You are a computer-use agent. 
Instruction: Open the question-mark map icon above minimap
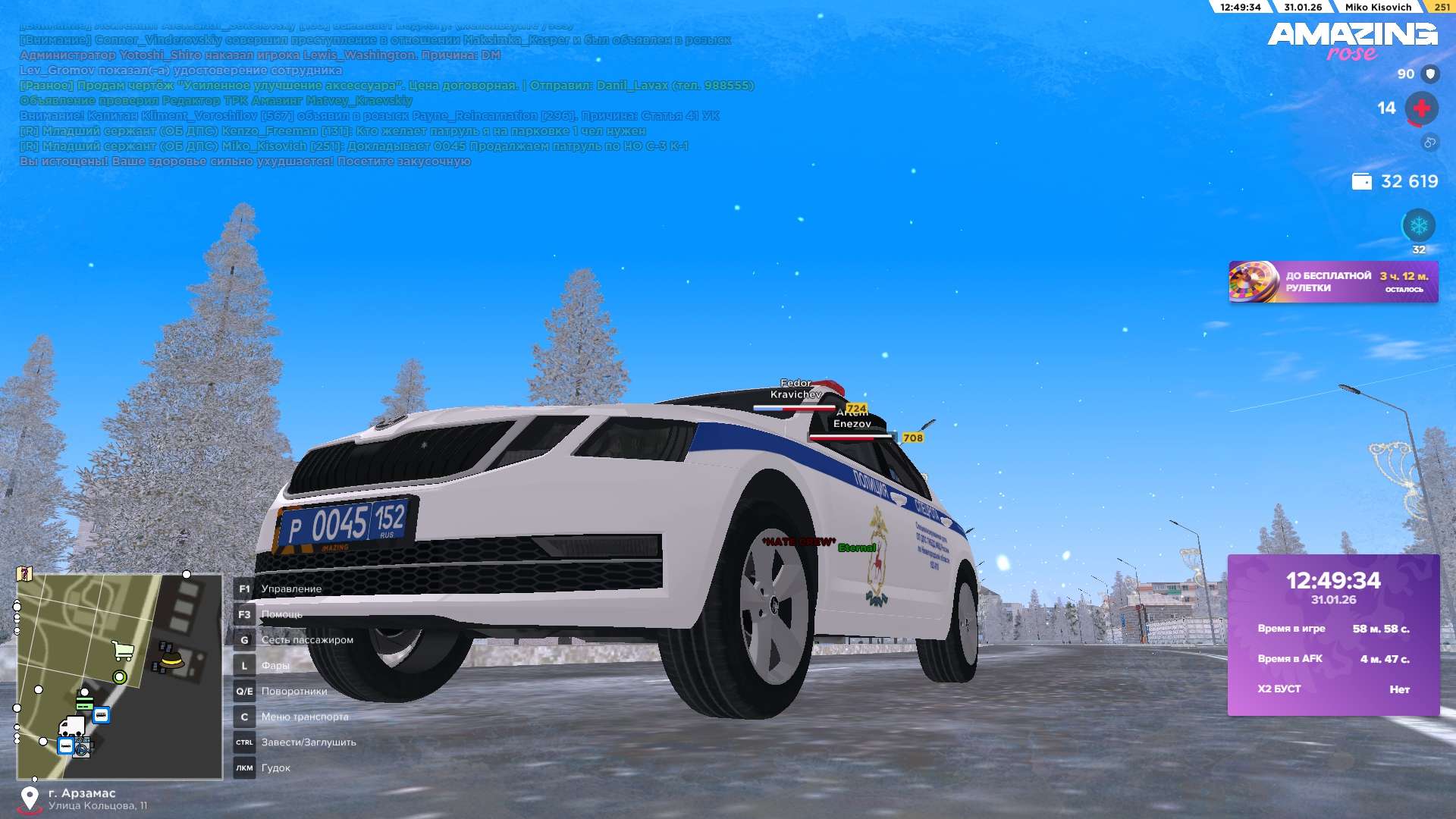tap(25, 574)
